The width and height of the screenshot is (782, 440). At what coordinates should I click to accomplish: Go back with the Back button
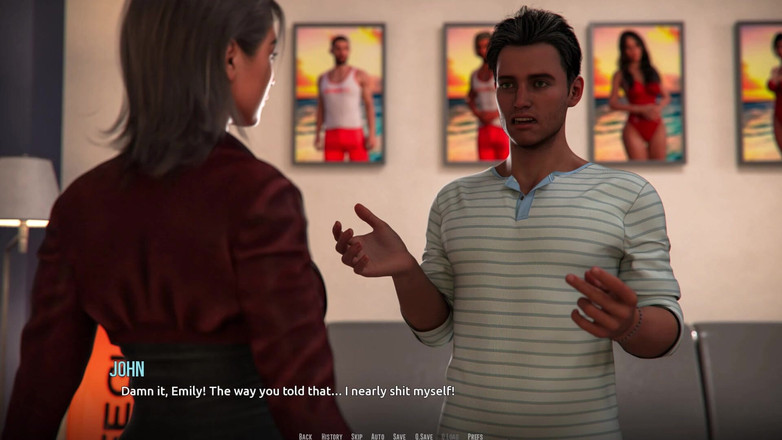click(x=305, y=436)
